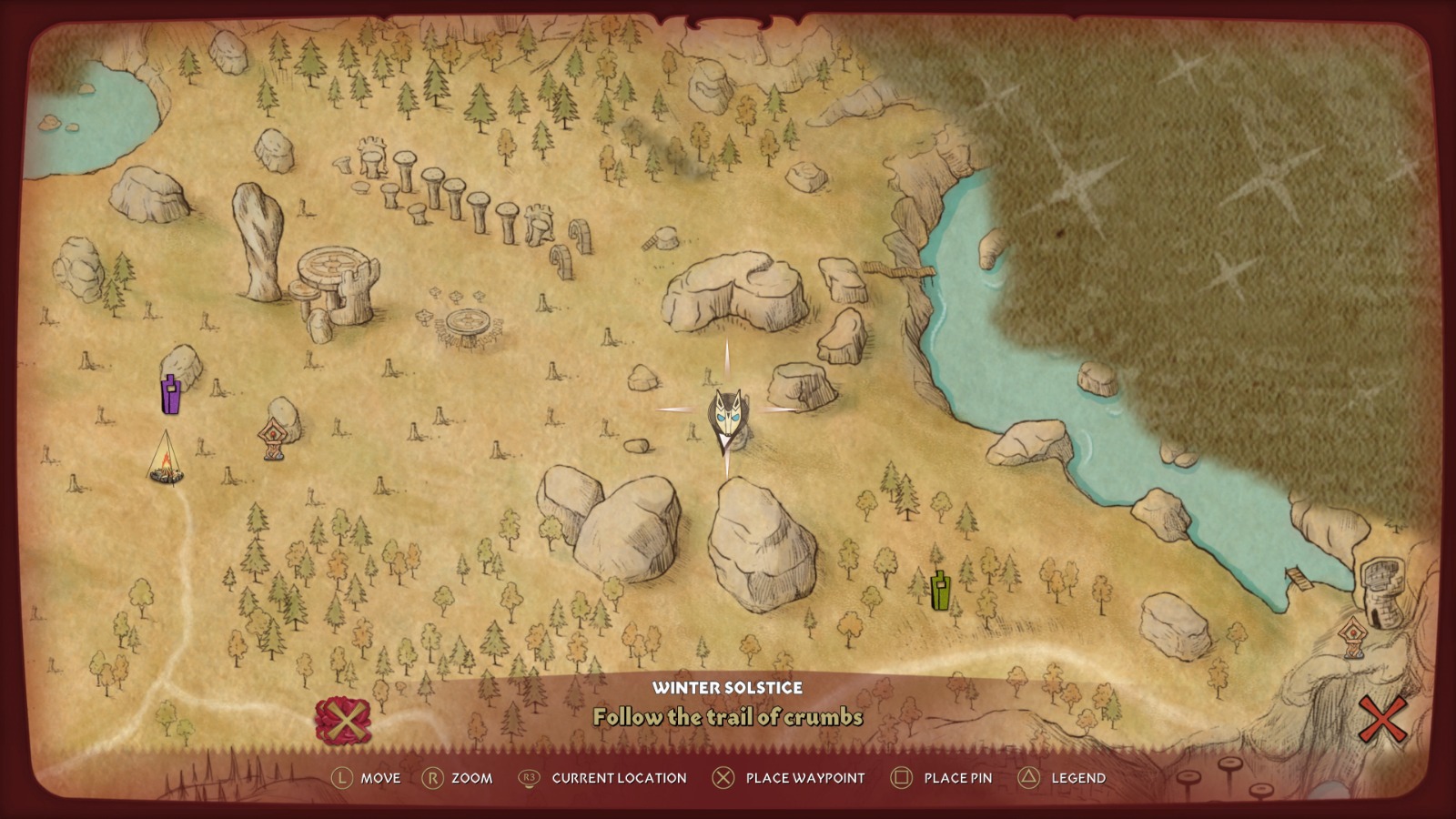1456x819 pixels.
Task: Click the 'Follow the trail of crumbs' objective
Action: [x=727, y=716]
